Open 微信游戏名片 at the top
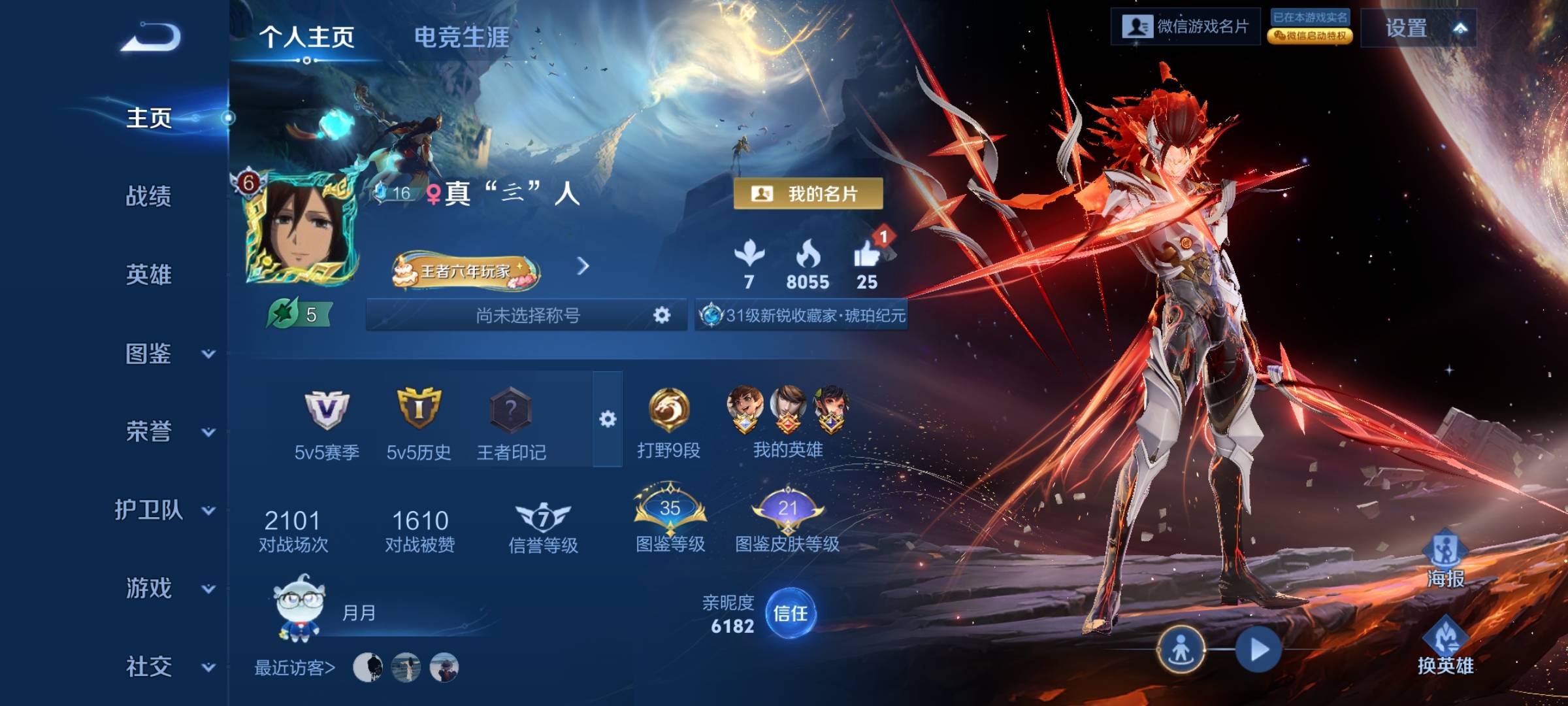This screenshot has width=1568, height=706. coord(1186,27)
